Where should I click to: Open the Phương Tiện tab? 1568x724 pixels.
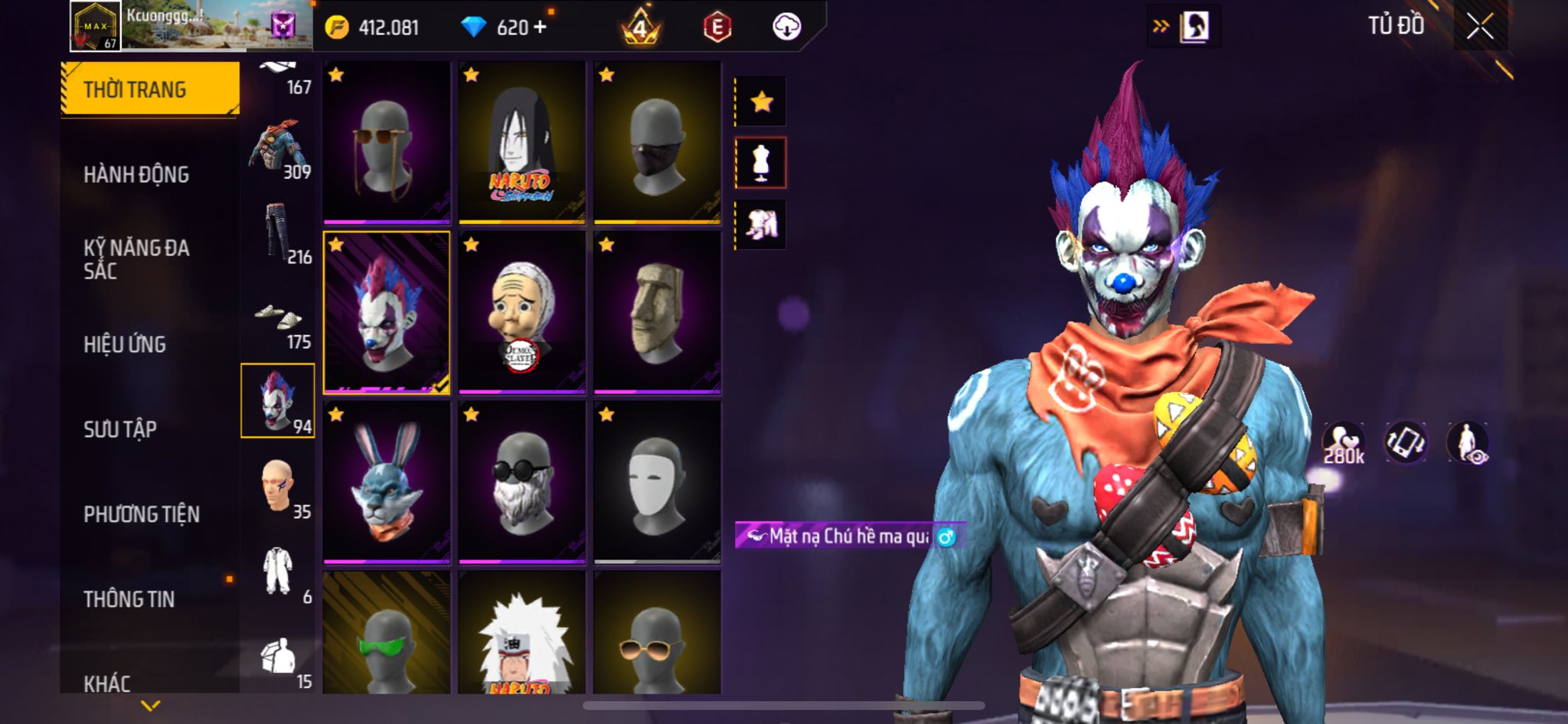click(142, 514)
